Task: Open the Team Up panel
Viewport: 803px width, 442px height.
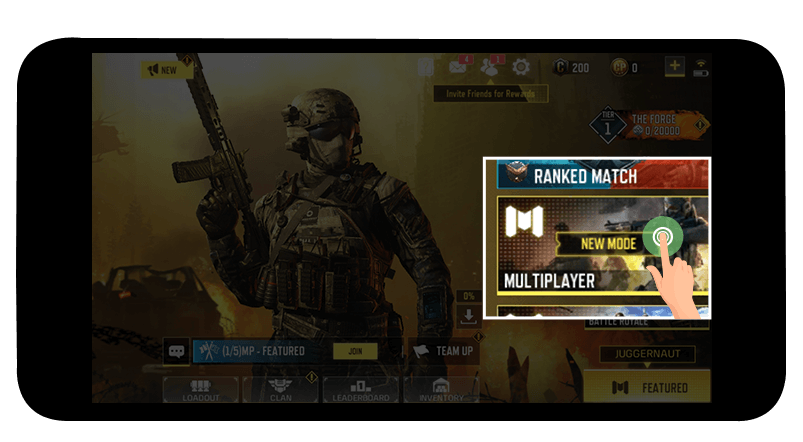Action: click(x=443, y=351)
